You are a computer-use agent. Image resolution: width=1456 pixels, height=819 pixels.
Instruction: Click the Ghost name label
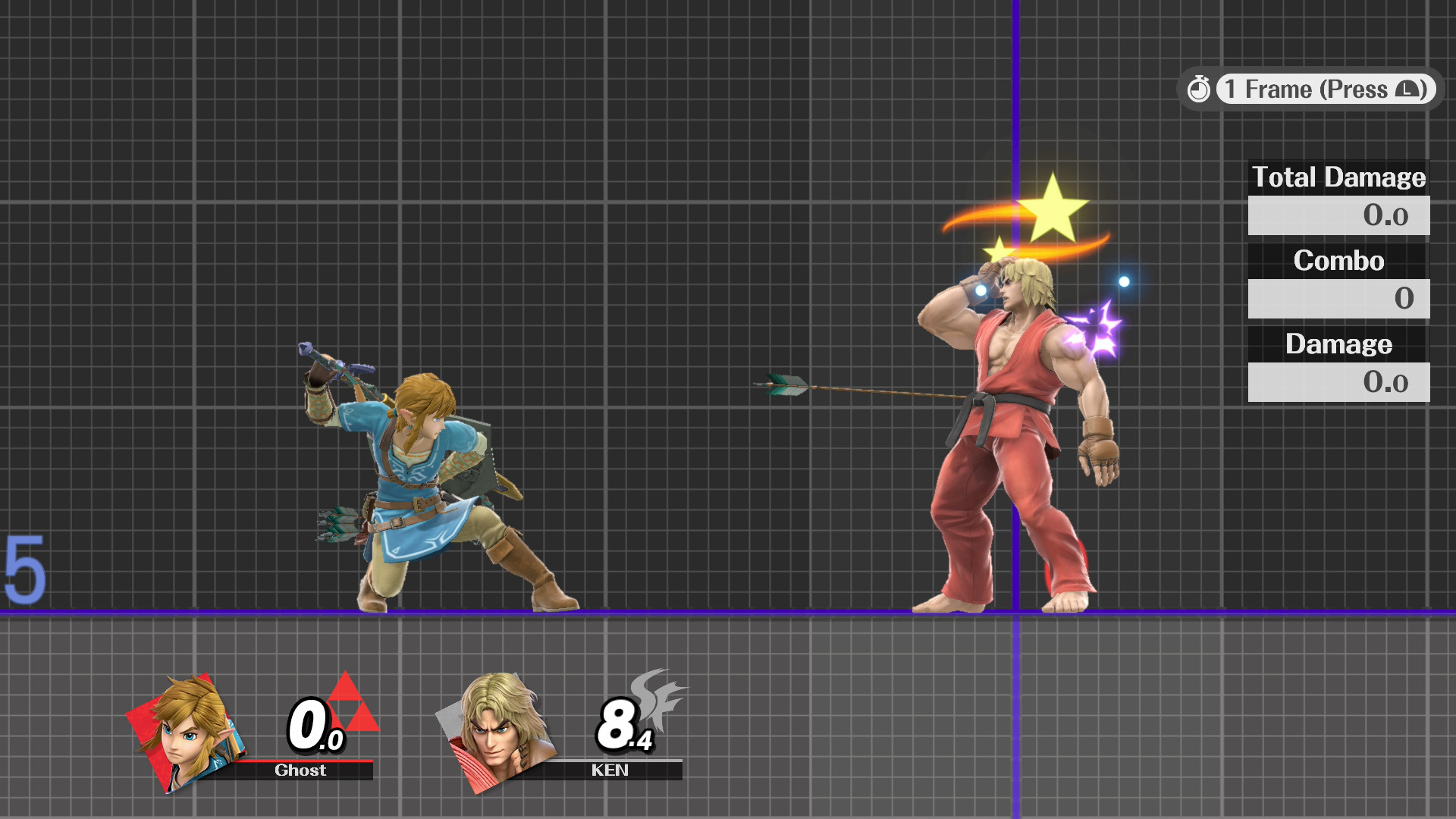(300, 770)
